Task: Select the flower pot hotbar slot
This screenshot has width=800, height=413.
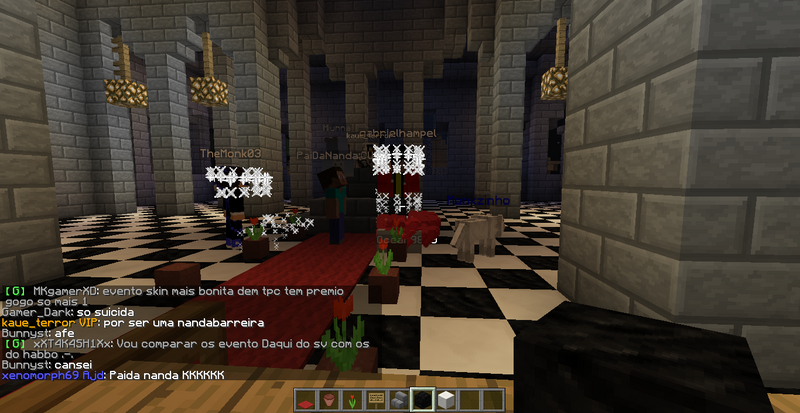Action: [x=329, y=401]
